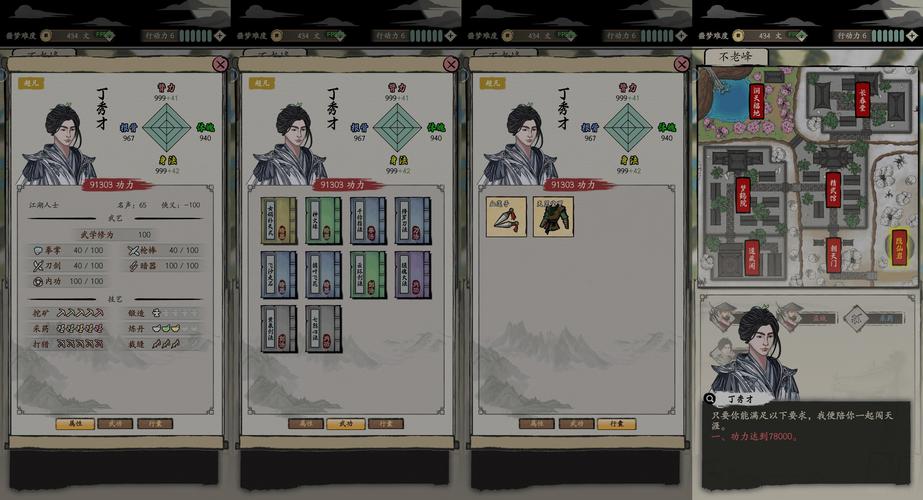
Task: Go to 洞天福地 on the map
Action: coord(756,101)
